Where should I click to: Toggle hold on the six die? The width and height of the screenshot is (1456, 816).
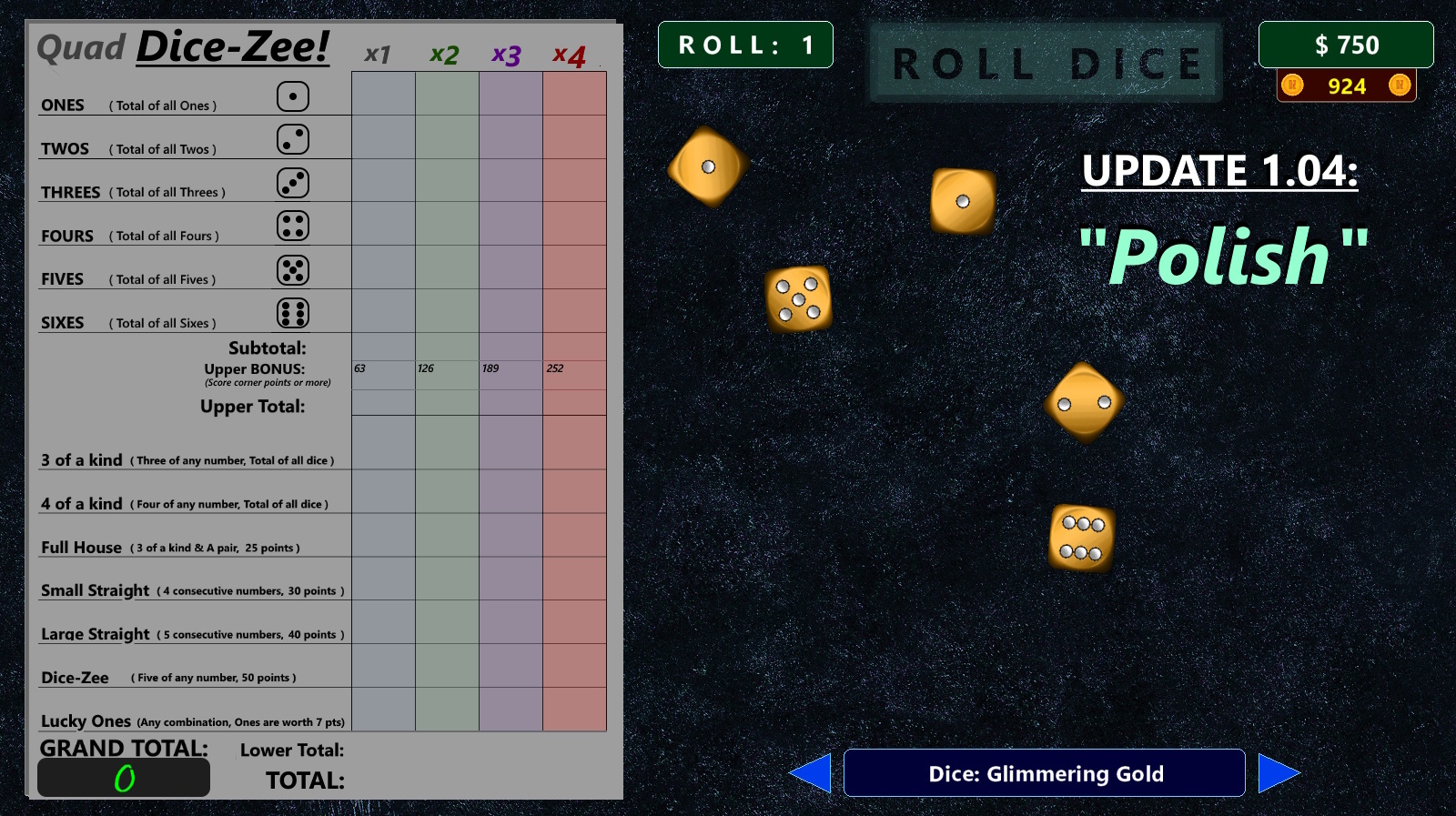1081,537
